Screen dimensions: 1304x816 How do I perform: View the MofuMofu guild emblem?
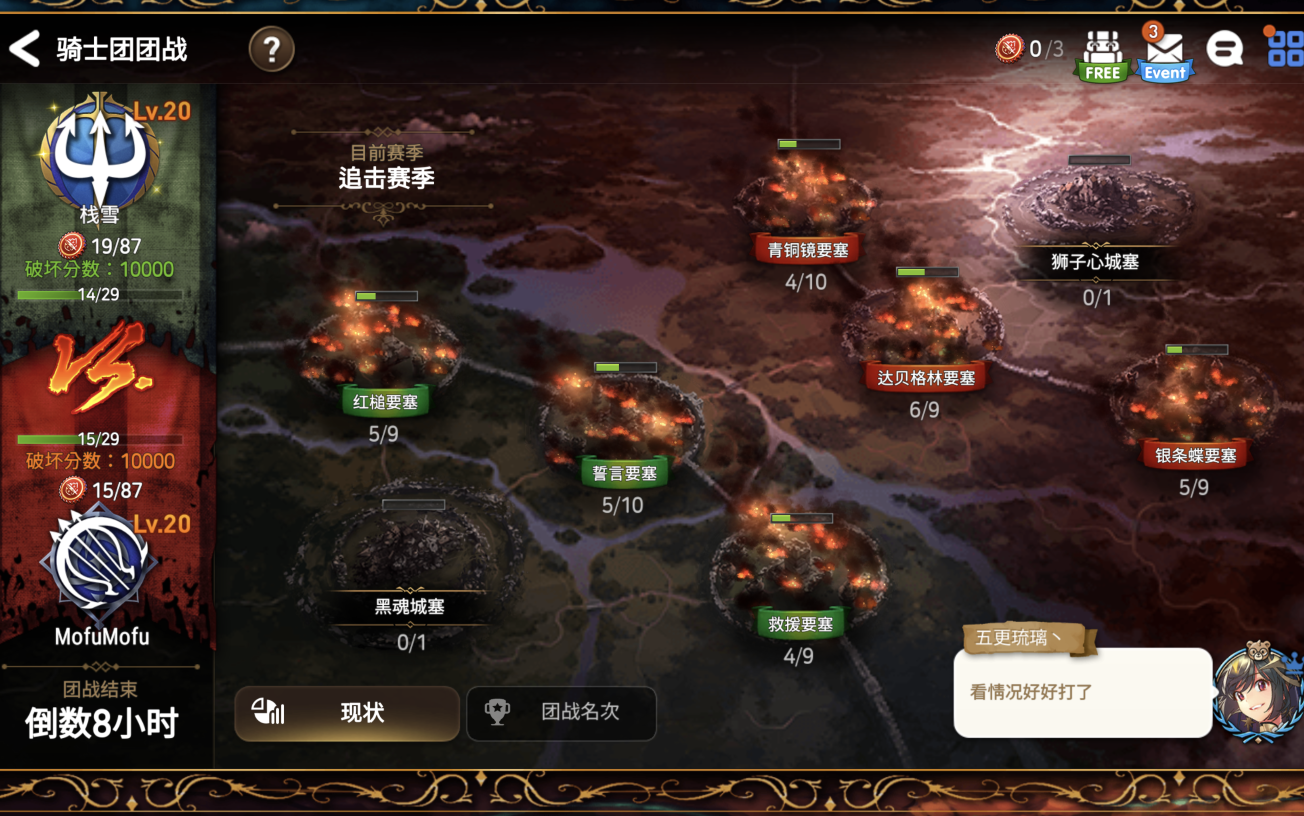(98, 563)
